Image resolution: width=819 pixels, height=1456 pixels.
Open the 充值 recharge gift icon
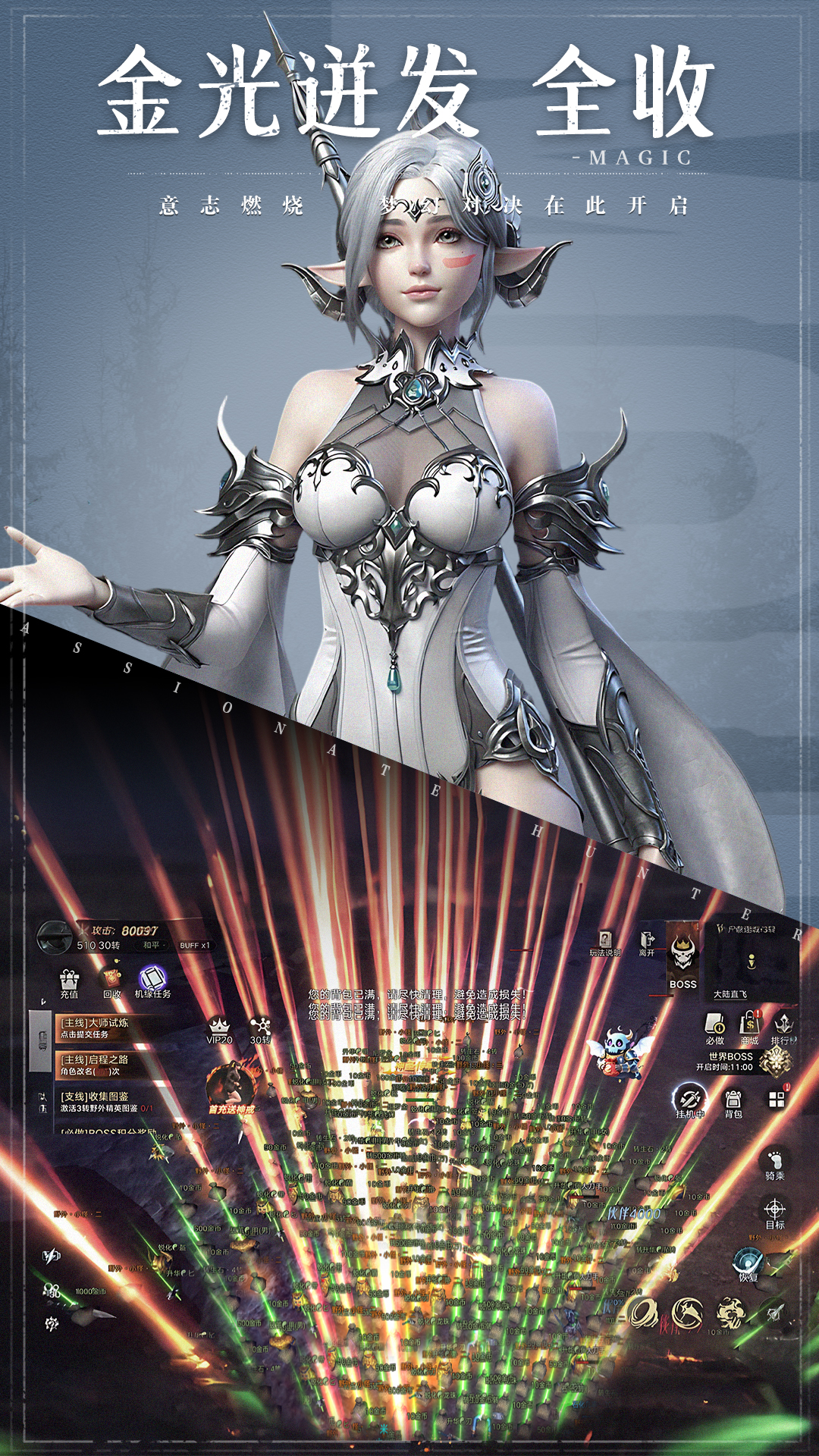point(69,982)
